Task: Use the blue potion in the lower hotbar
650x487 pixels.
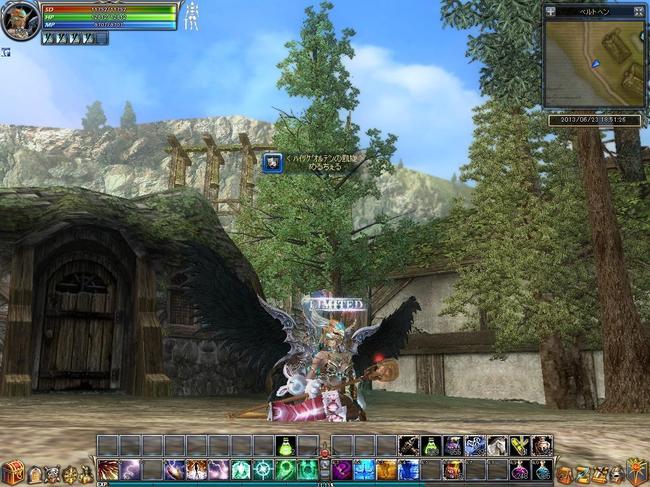Action: (x=541, y=469)
